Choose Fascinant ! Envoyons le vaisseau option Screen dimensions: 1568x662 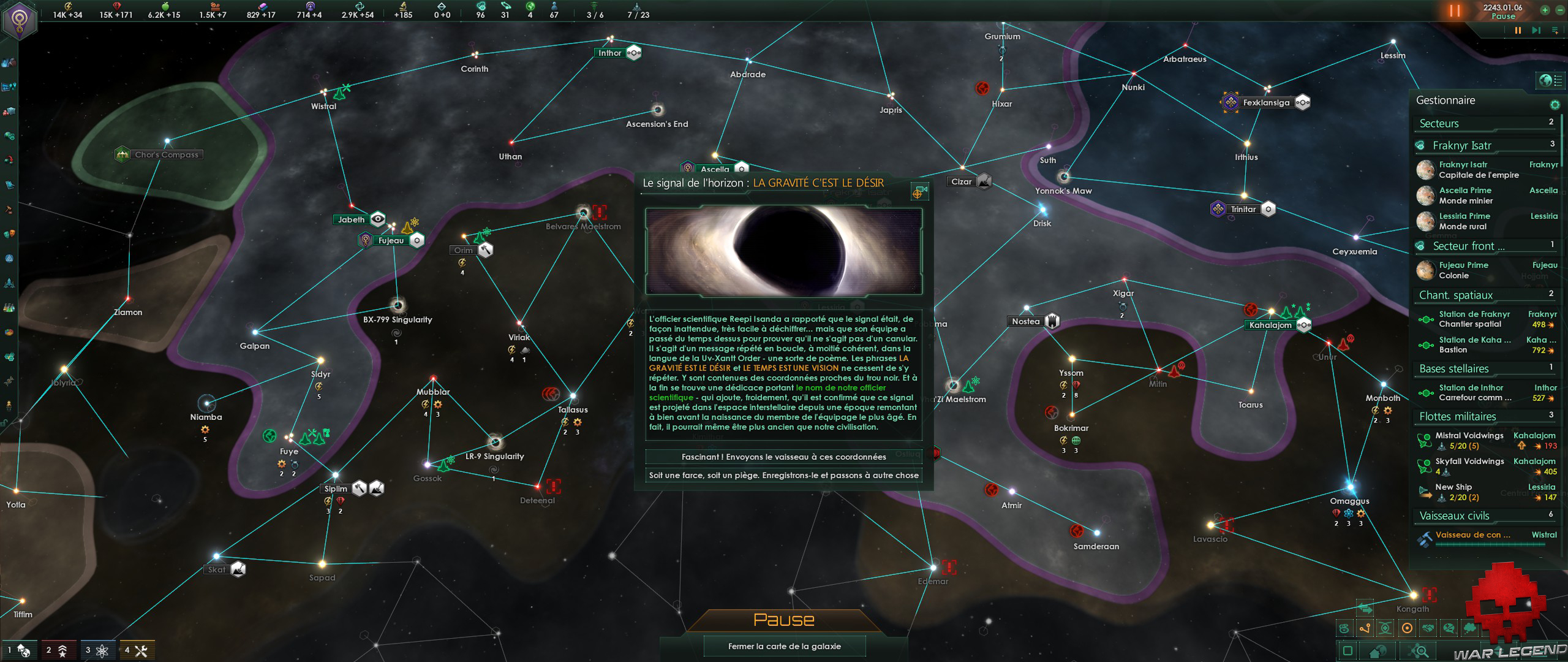[784, 457]
